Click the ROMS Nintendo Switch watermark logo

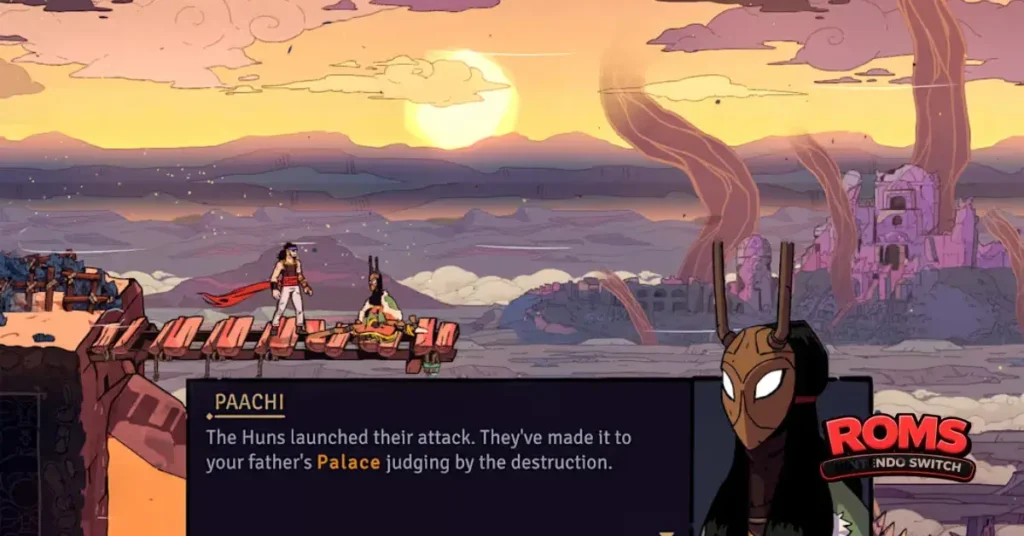pos(897,446)
